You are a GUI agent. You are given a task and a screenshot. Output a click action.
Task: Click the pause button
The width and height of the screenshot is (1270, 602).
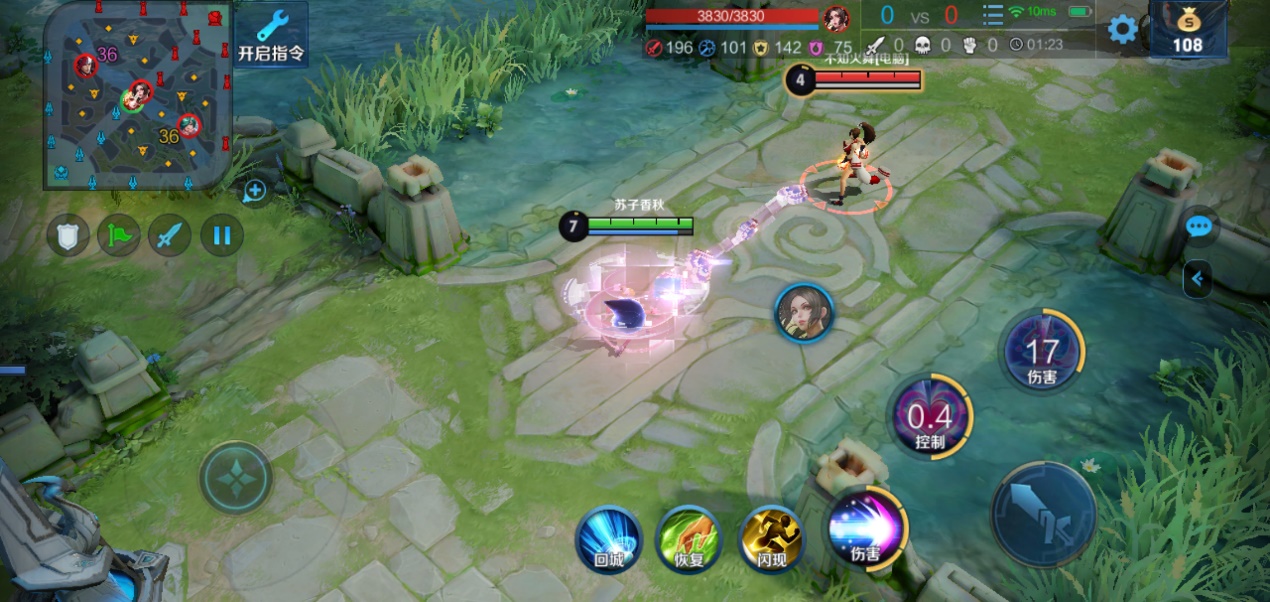(x=222, y=236)
